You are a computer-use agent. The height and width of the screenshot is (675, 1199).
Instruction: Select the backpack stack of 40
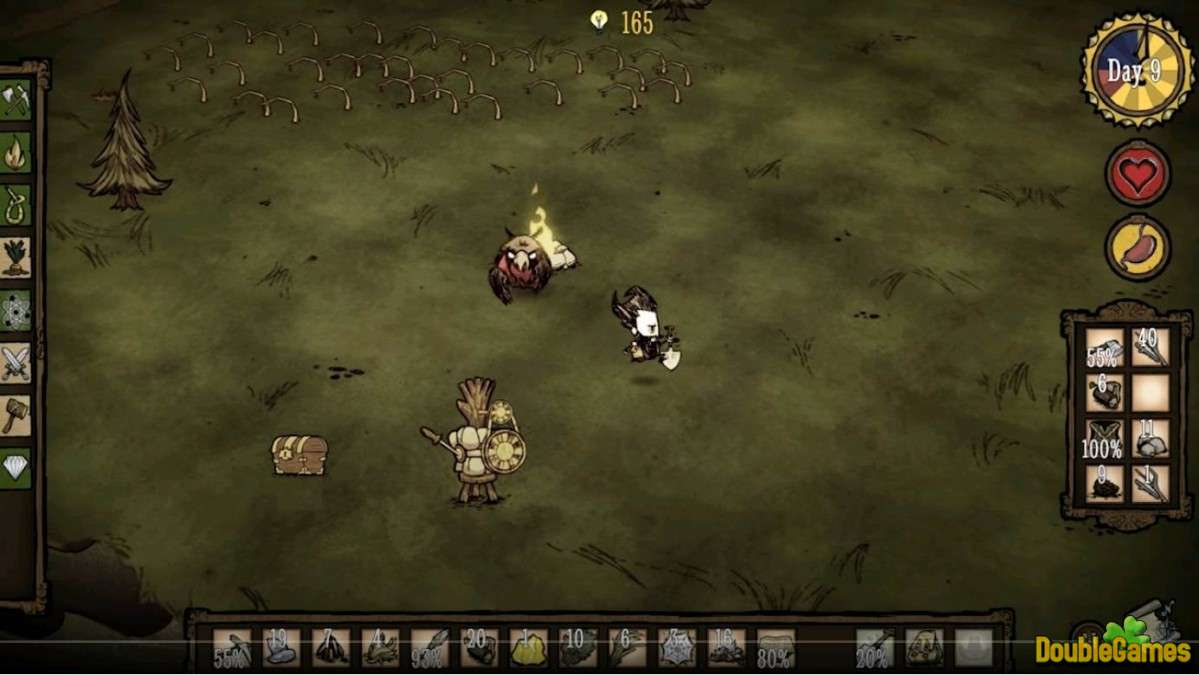click(x=1151, y=348)
